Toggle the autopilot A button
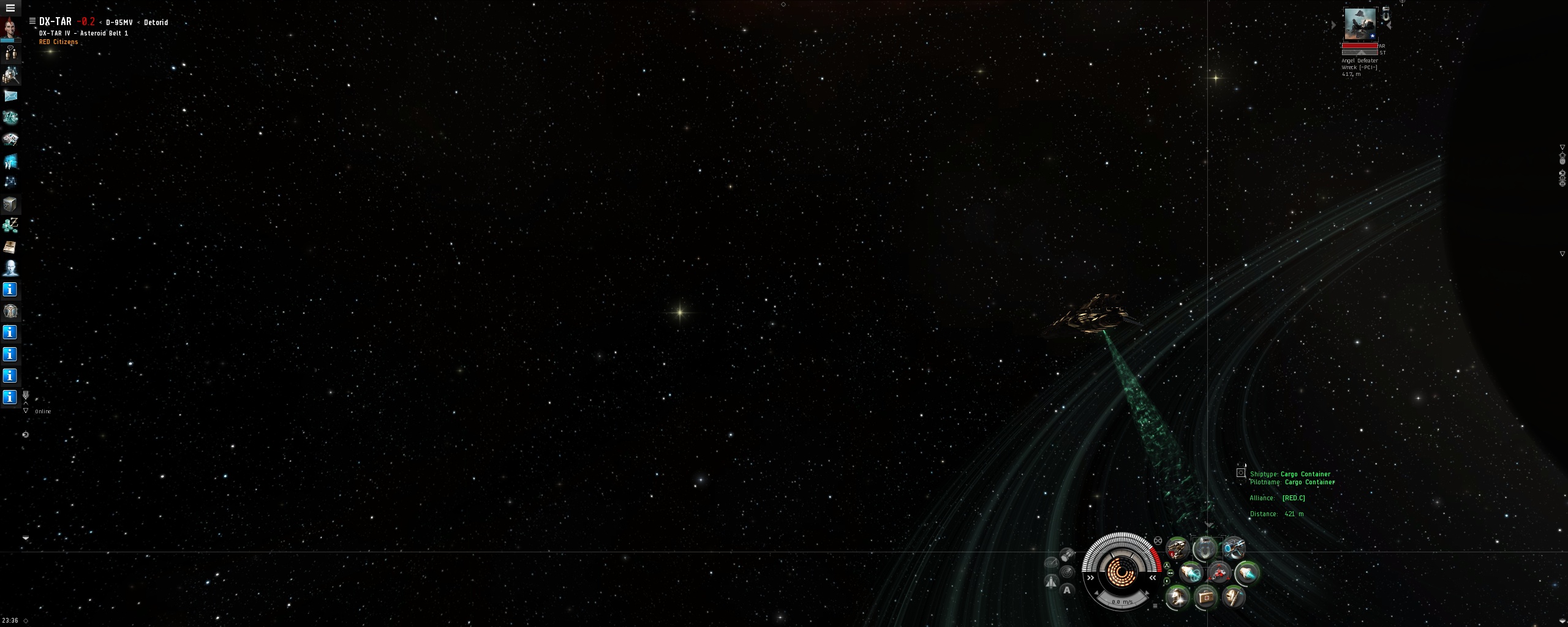Viewport: 1568px width, 627px height. pos(1067,590)
